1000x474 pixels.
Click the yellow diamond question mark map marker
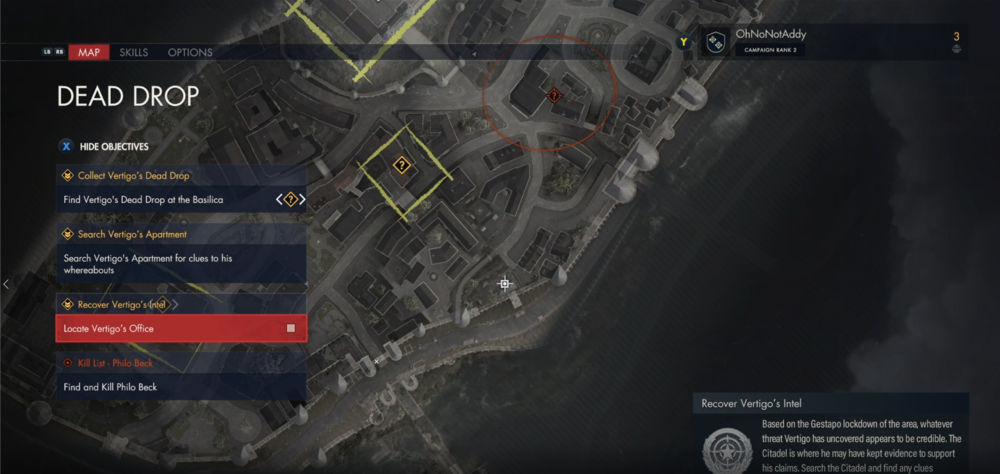click(x=401, y=165)
